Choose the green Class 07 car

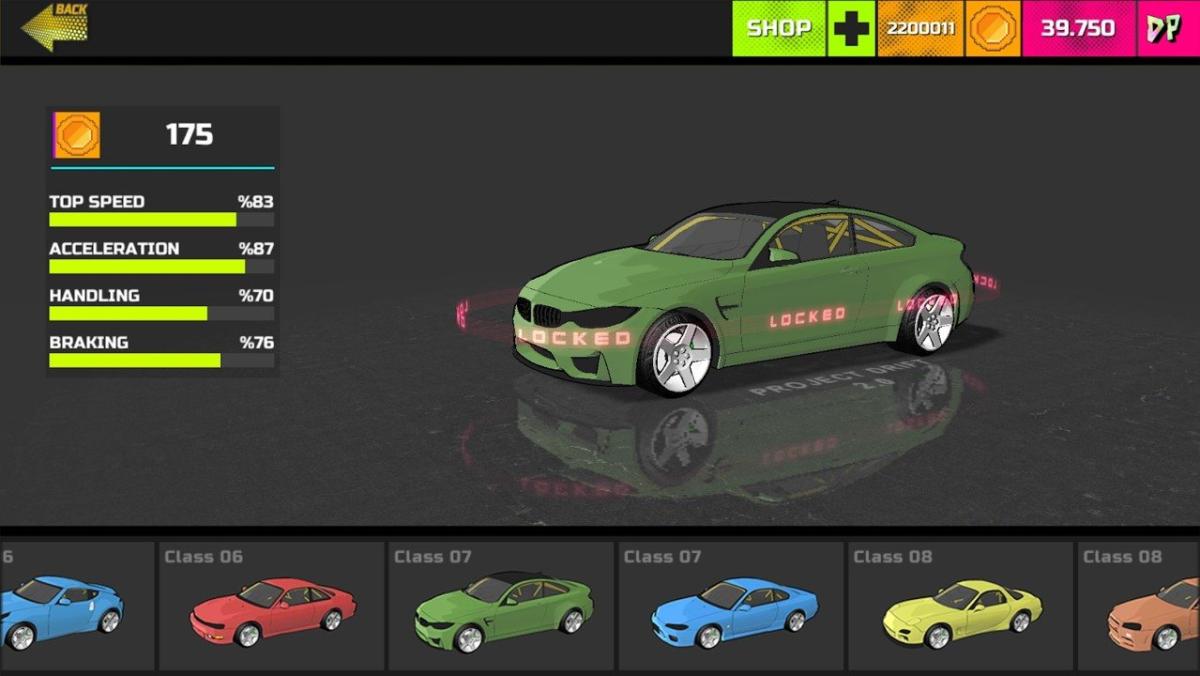click(500, 606)
